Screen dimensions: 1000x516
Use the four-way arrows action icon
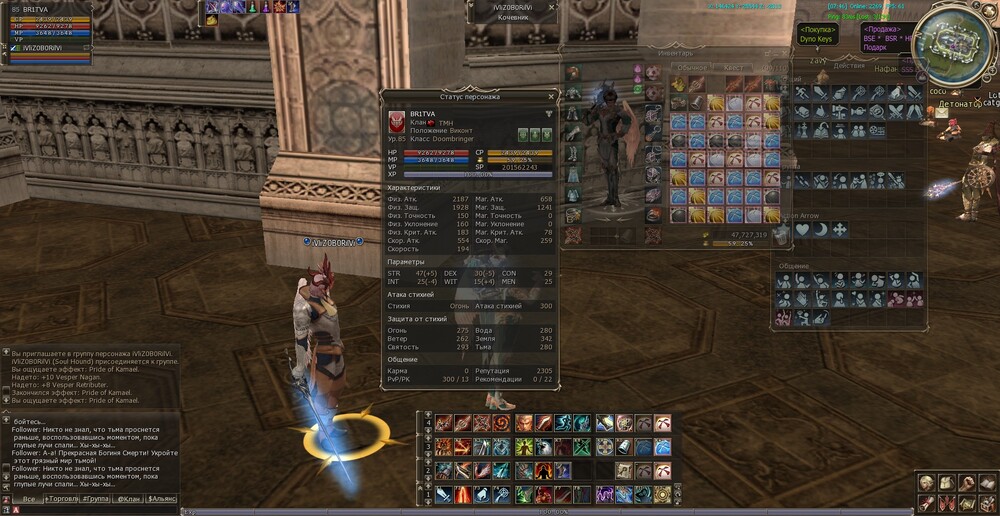pos(839,229)
